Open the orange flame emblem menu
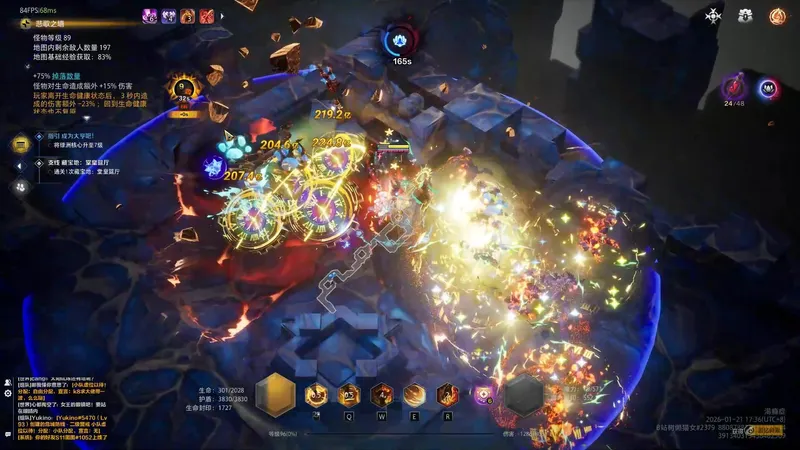Screen dimensions: 800x450 pyautogui.click(x=777, y=16)
